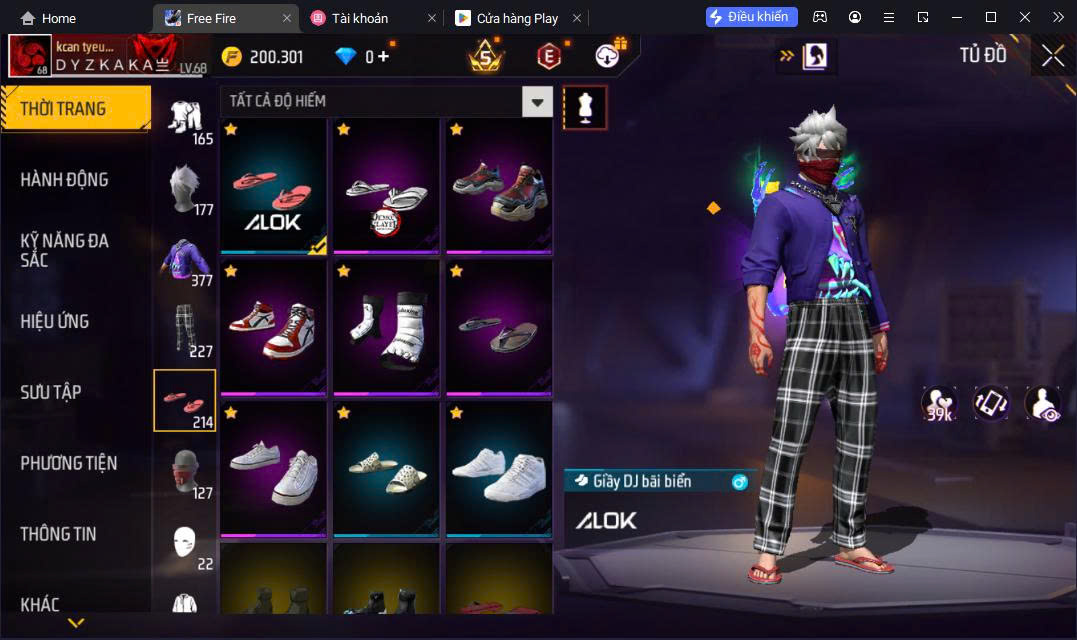Toggle the eye character view icon

1042,403
